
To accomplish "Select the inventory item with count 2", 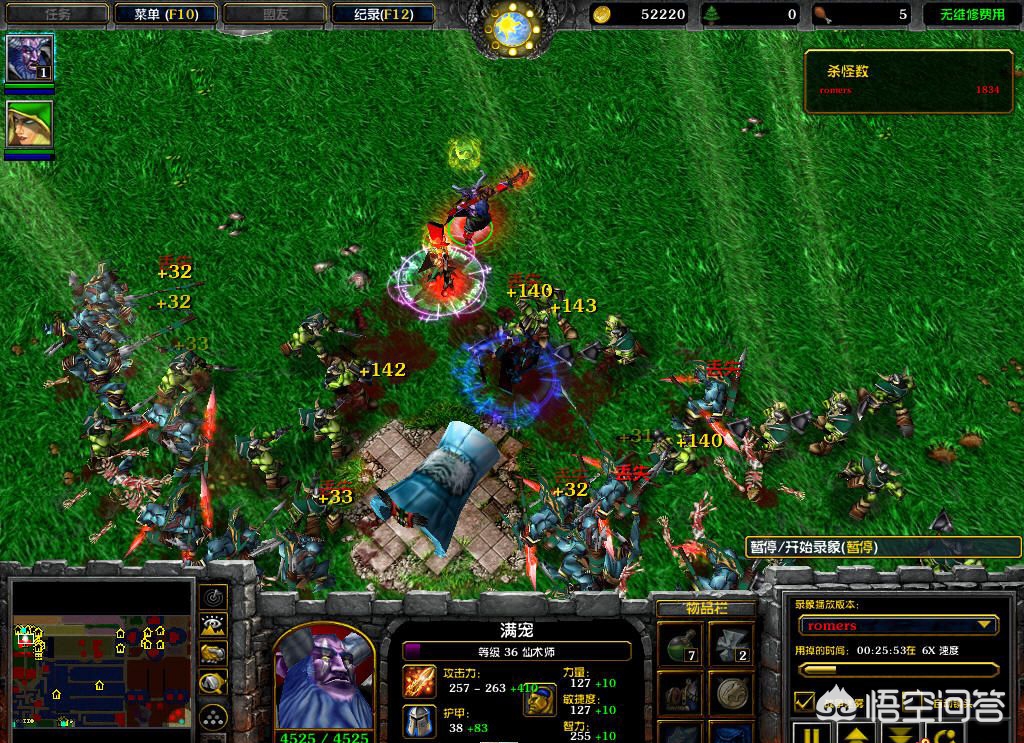I will [731, 642].
